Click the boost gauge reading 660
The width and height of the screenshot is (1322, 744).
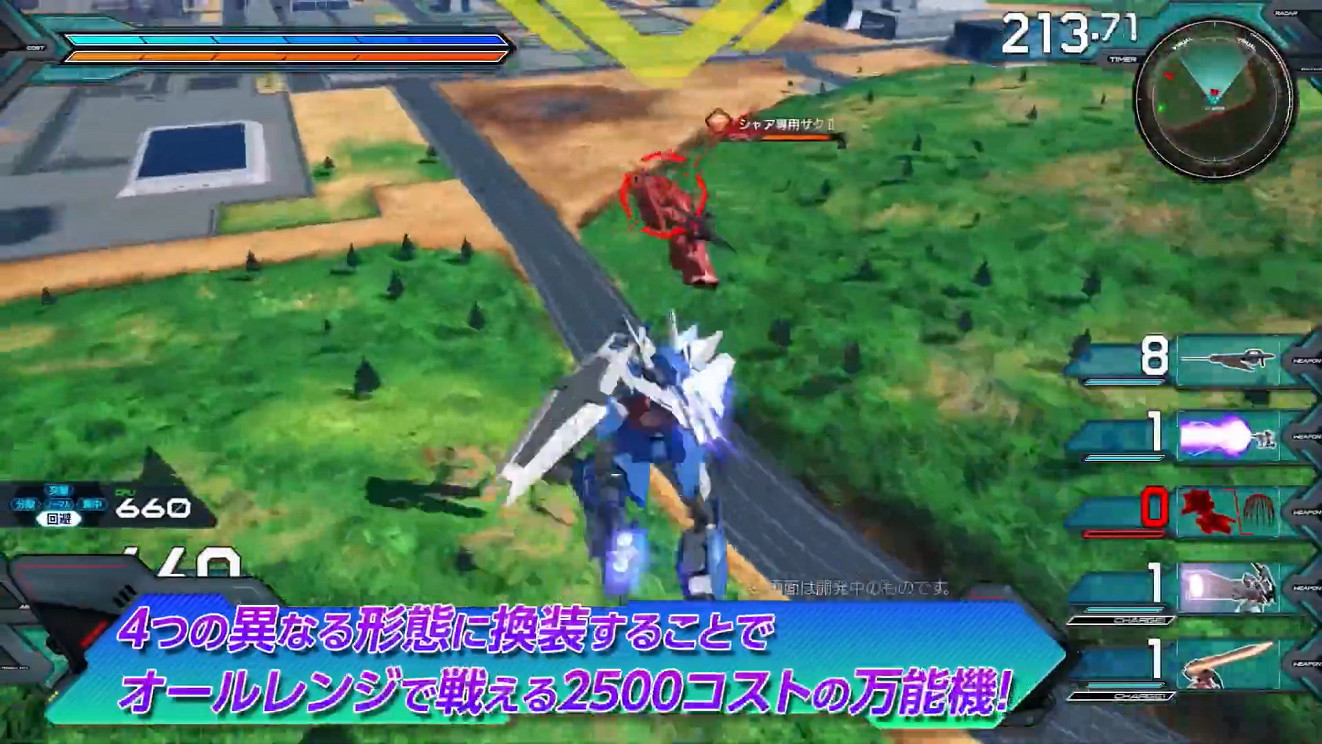tap(151, 506)
